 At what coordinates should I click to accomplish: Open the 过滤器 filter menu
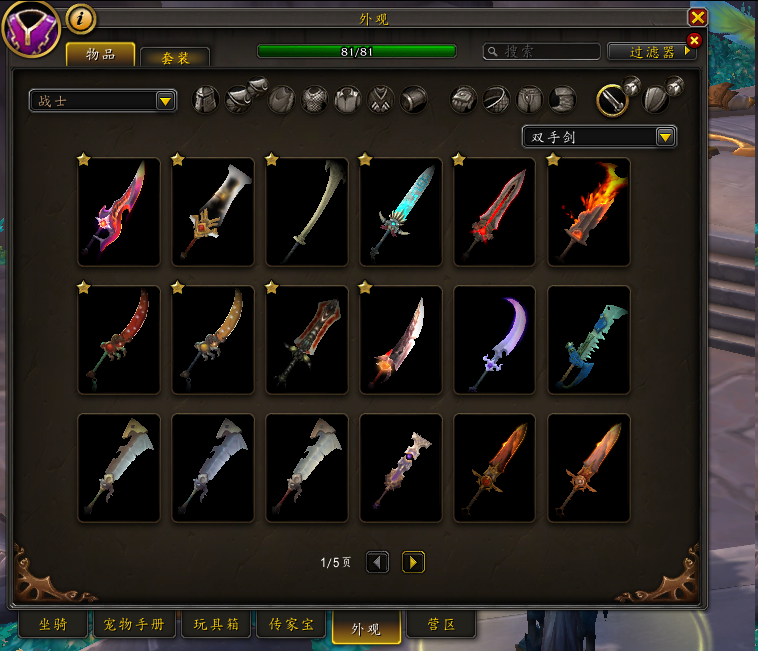[652, 51]
